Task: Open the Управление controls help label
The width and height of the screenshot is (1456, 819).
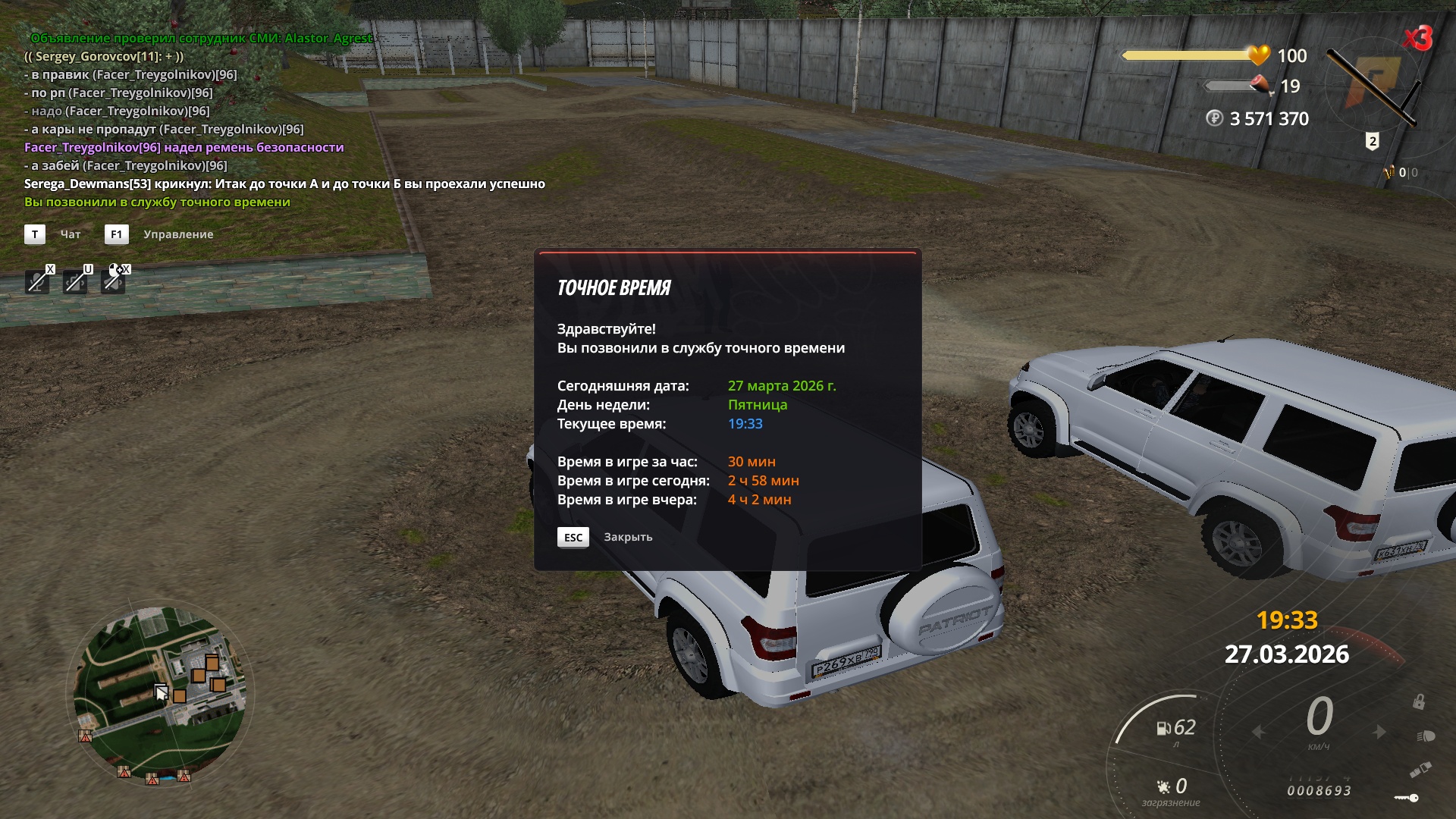Action: (178, 234)
